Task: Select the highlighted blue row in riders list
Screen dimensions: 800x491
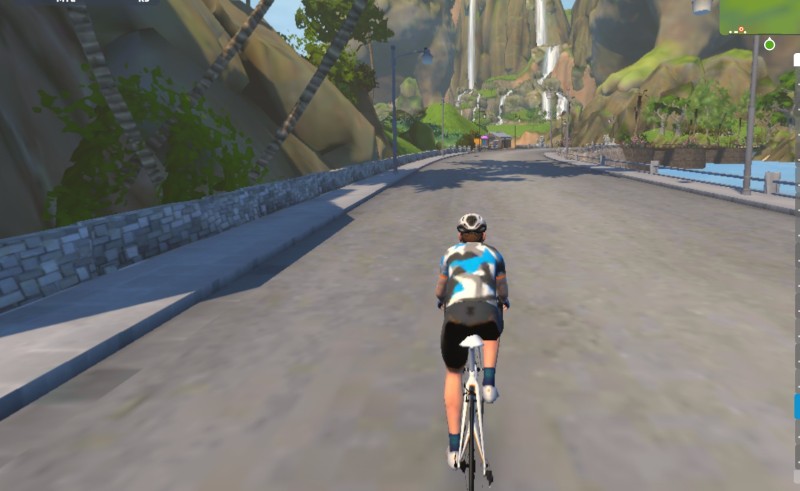Action: [x=797, y=406]
